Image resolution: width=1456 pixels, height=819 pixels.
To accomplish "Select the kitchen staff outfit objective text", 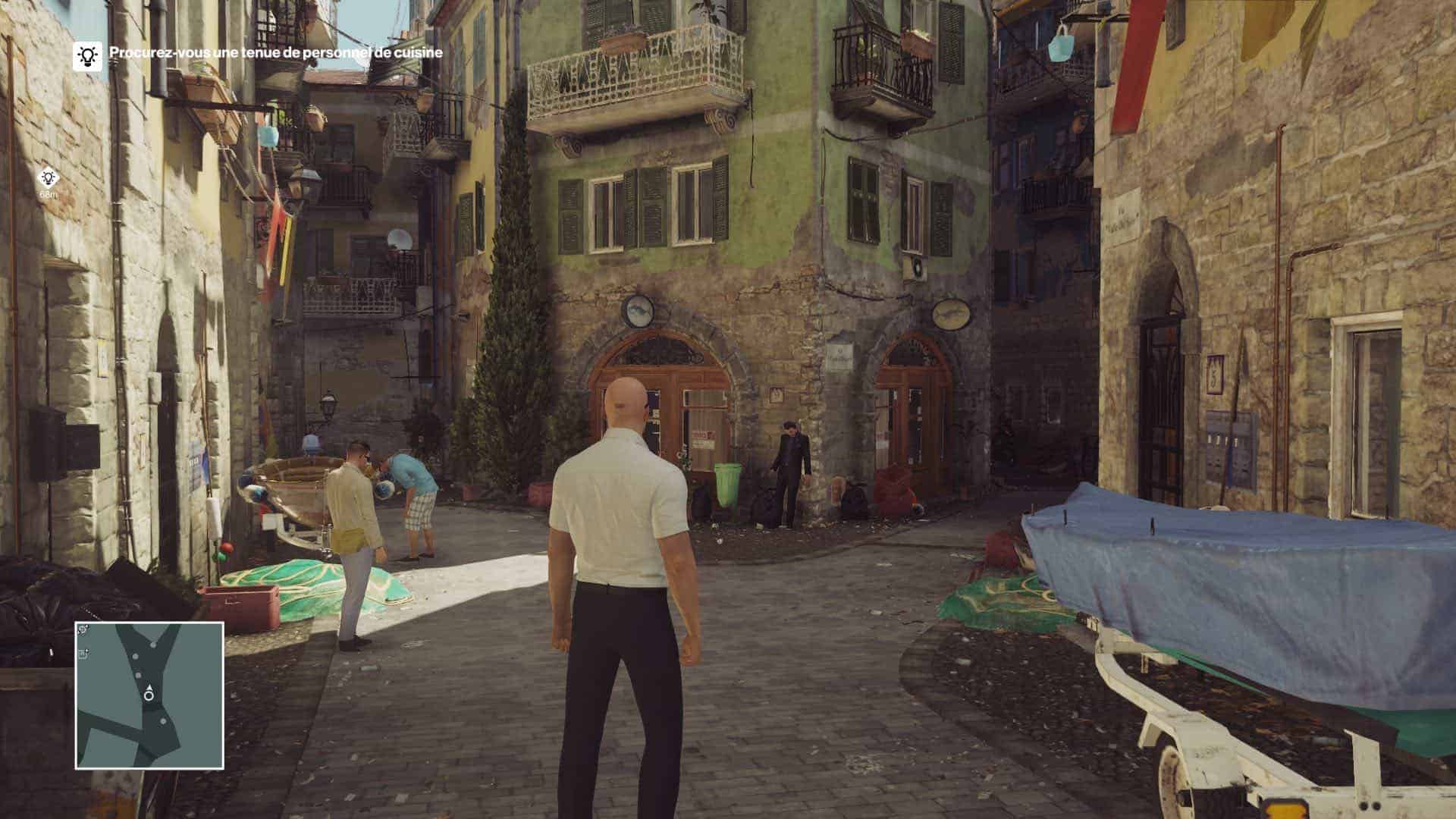I will click(276, 53).
